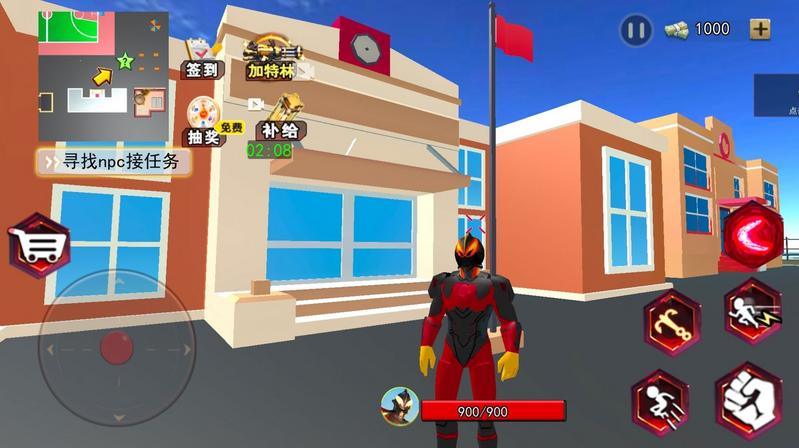This screenshot has width=799, height=448.
Task: Open the 抽奖 lucky draw wheel
Action: [x=205, y=122]
